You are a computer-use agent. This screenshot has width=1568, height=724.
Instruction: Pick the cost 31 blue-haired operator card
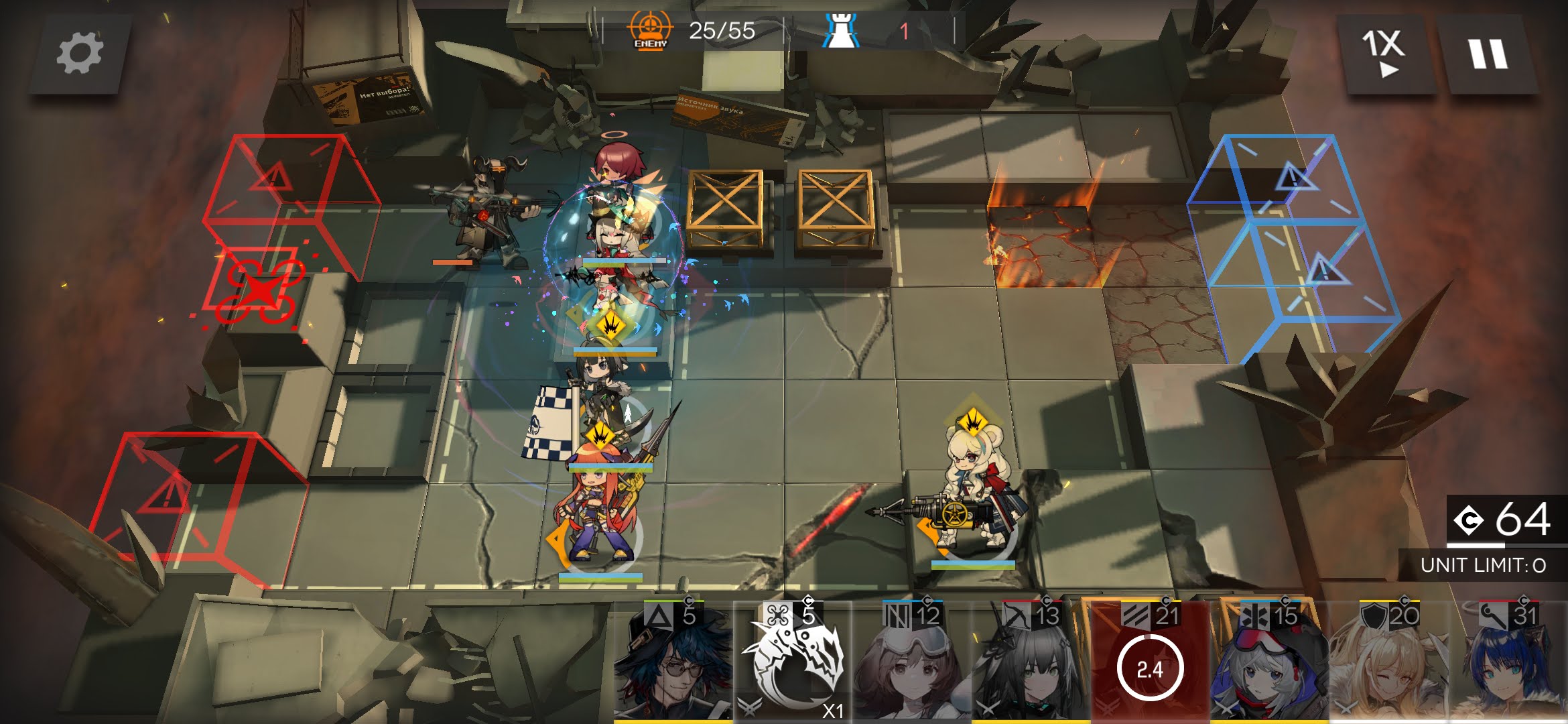tap(1508, 662)
